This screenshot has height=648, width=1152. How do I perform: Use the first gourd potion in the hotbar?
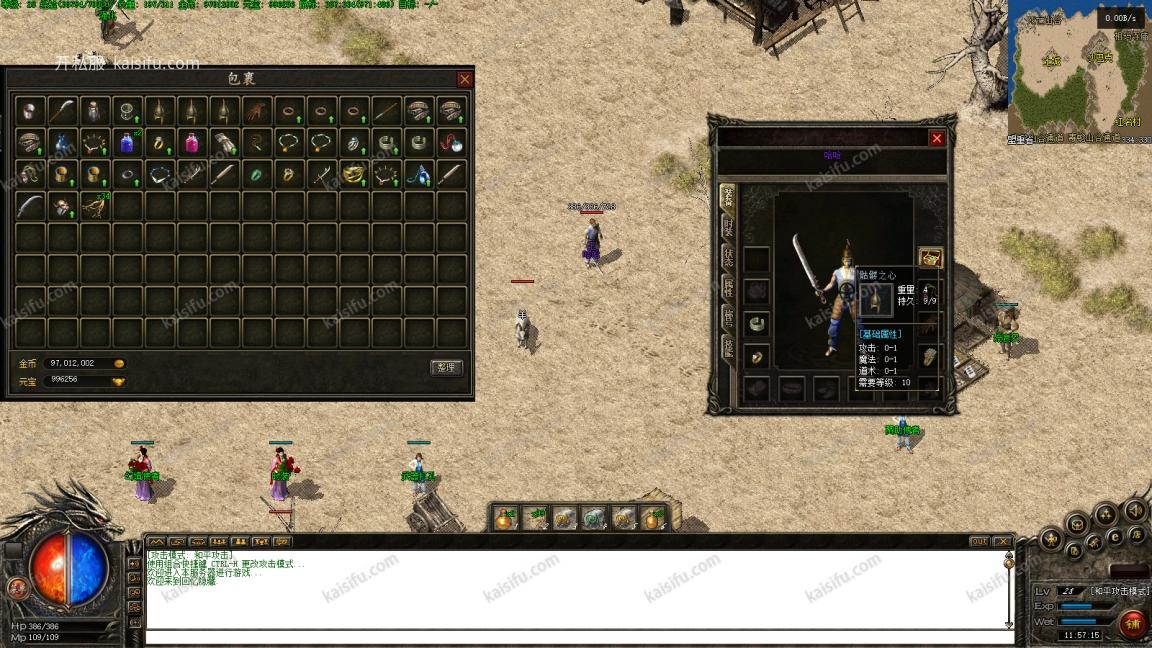pyautogui.click(x=506, y=517)
